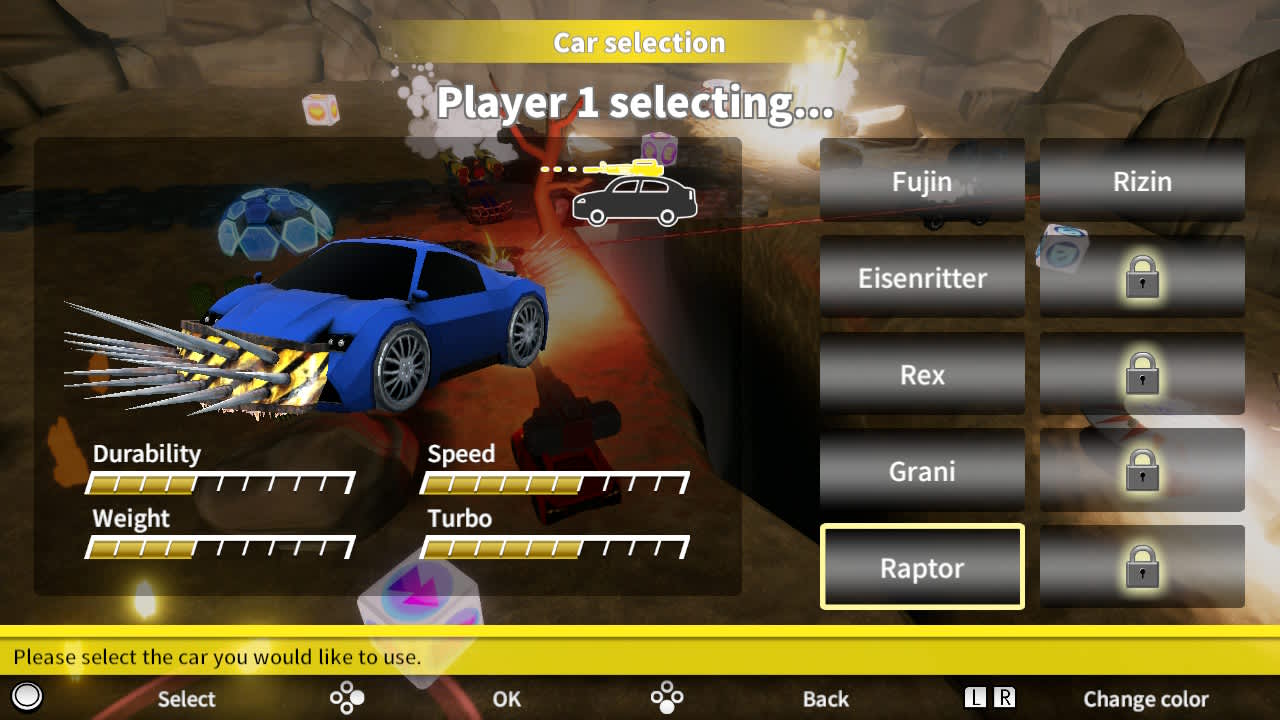Click the lock icon beside Grani
The width and height of the screenshot is (1280, 720).
[x=1142, y=470]
